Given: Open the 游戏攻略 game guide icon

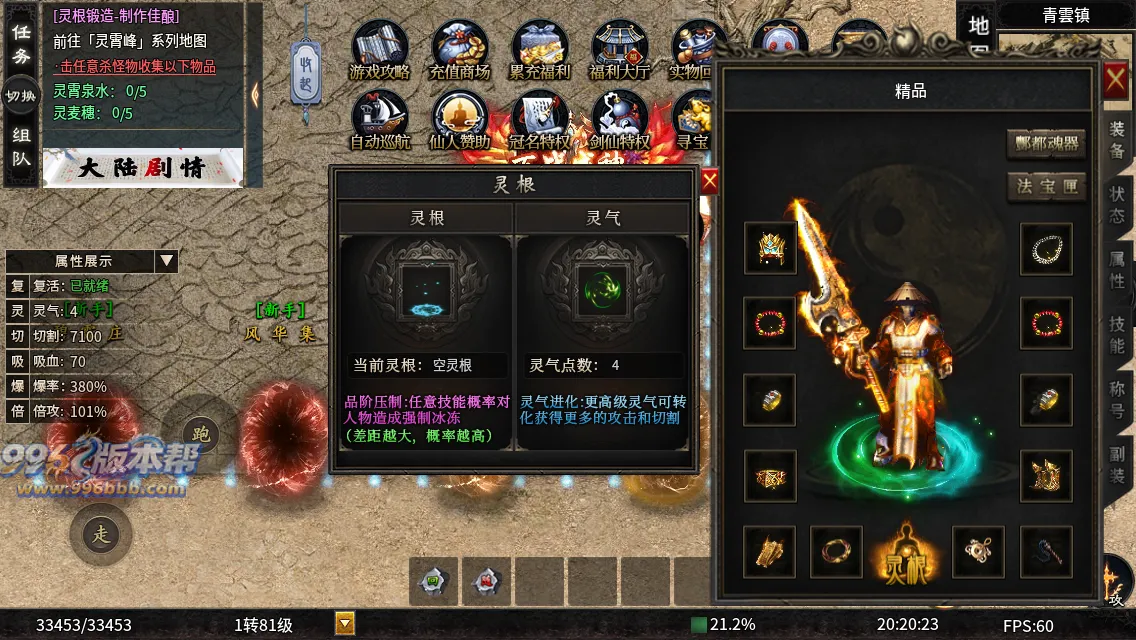Looking at the screenshot, I should 379,51.
